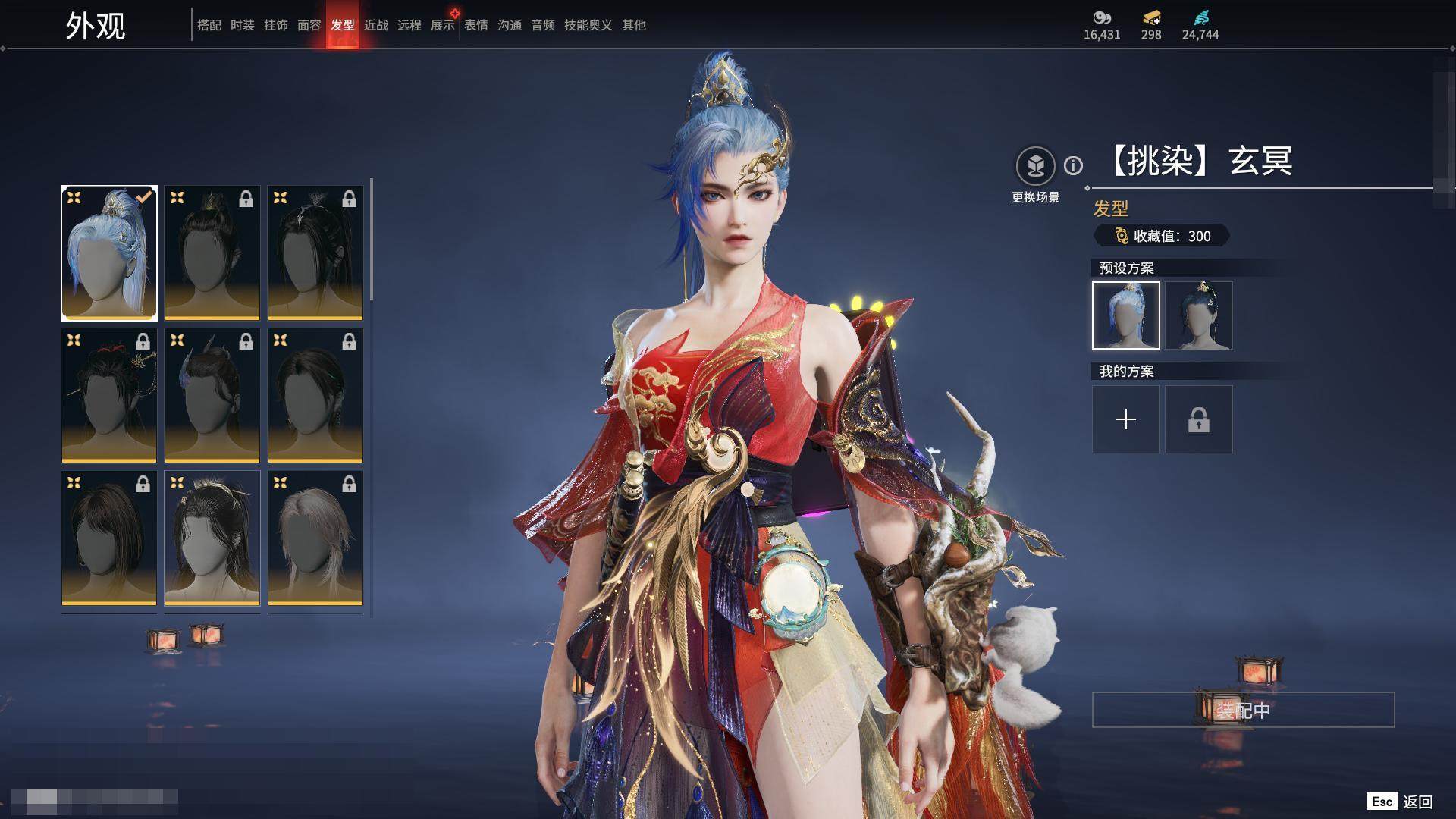Viewport: 1456px width, 819px height.
Task: Select the 音频 audio tab
Action: tap(542, 25)
